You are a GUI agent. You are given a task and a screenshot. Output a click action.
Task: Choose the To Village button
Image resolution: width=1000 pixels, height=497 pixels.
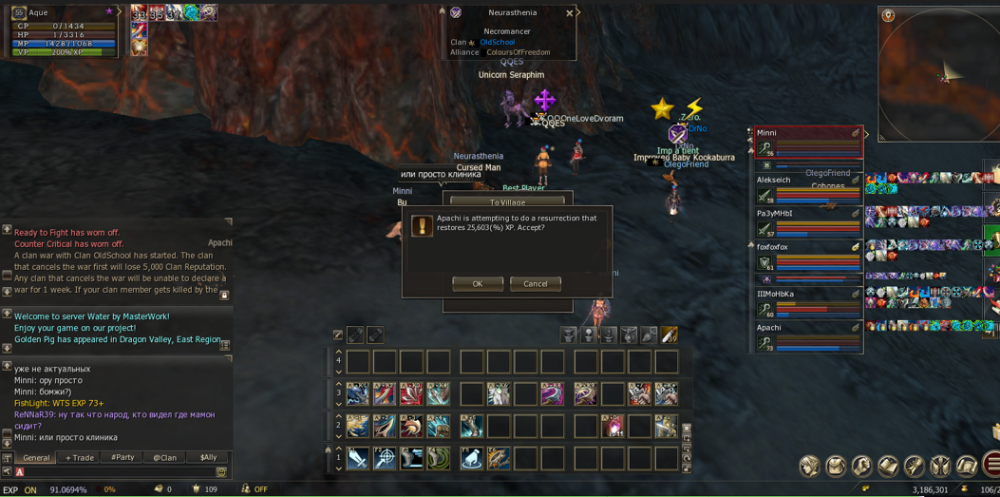pyautogui.click(x=507, y=202)
